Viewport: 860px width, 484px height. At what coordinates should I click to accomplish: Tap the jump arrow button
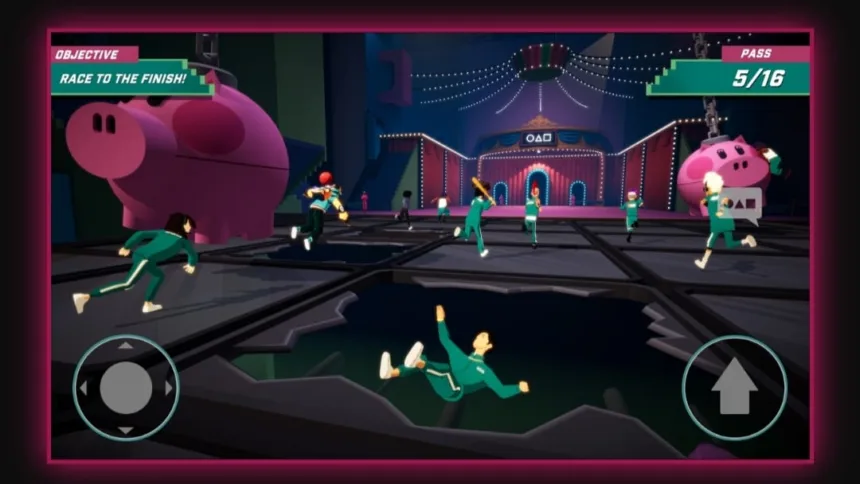(x=734, y=387)
